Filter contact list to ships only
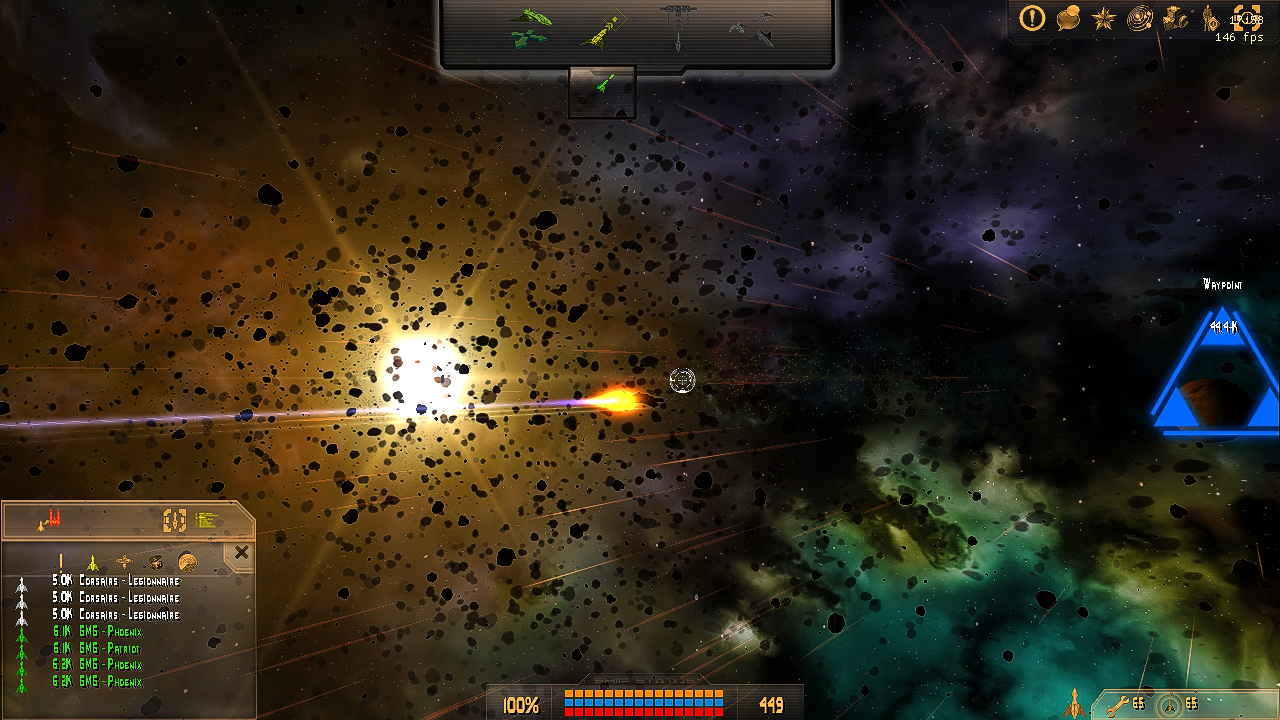This screenshot has width=1280, height=720. pos(92,562)
